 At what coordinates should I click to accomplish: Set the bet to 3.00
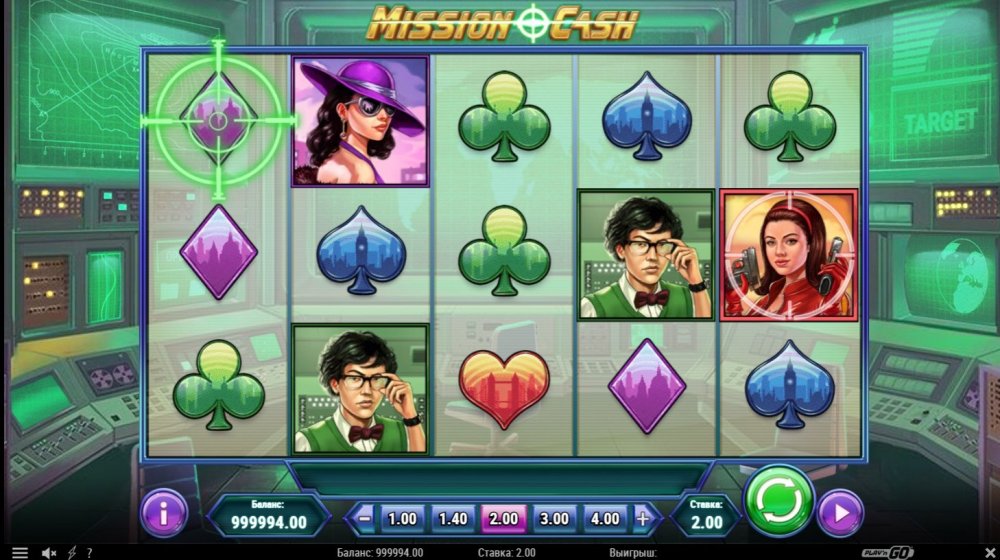tap(555, 519)
